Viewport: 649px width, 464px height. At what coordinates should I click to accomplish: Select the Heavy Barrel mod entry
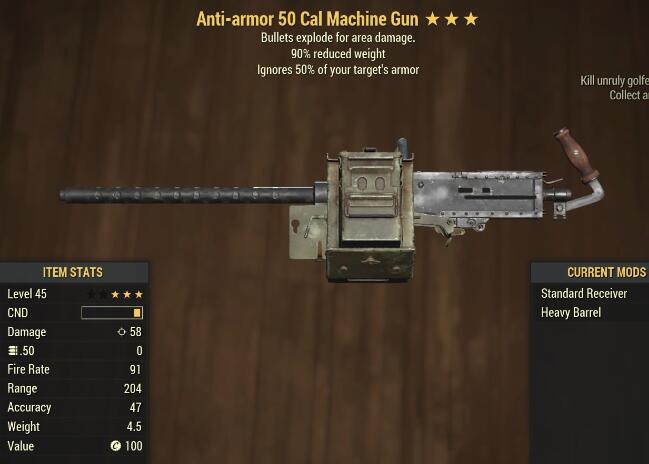click(571, 313)
